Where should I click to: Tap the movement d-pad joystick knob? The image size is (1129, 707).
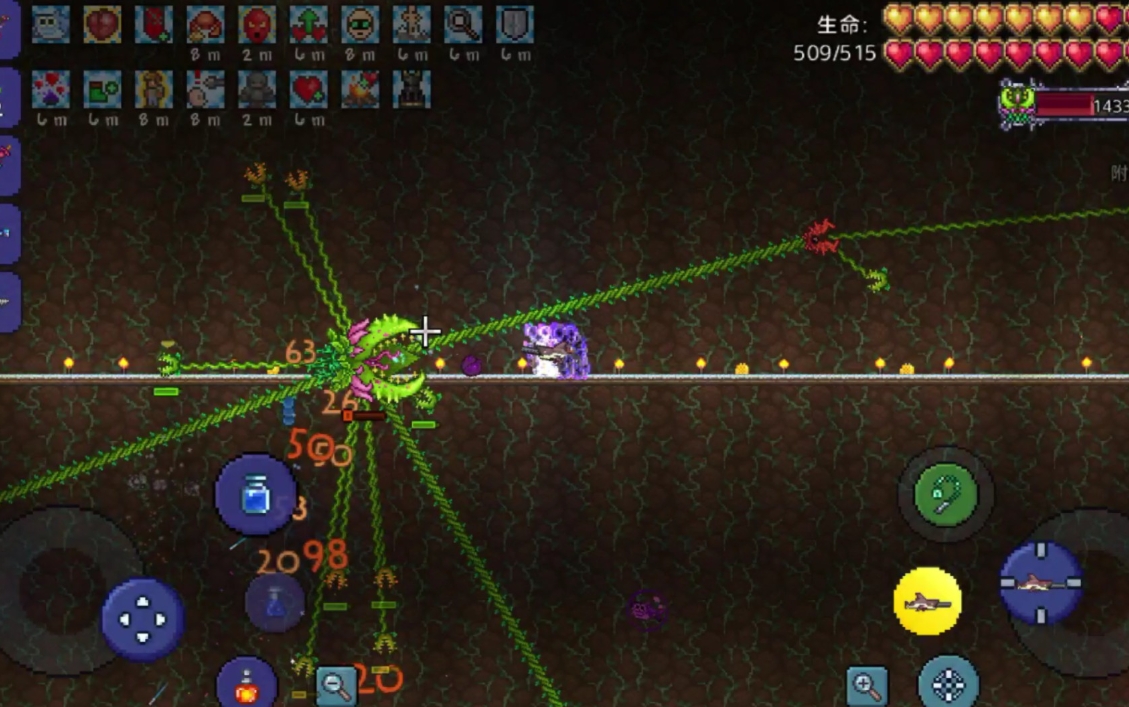[x=142, y=618]
